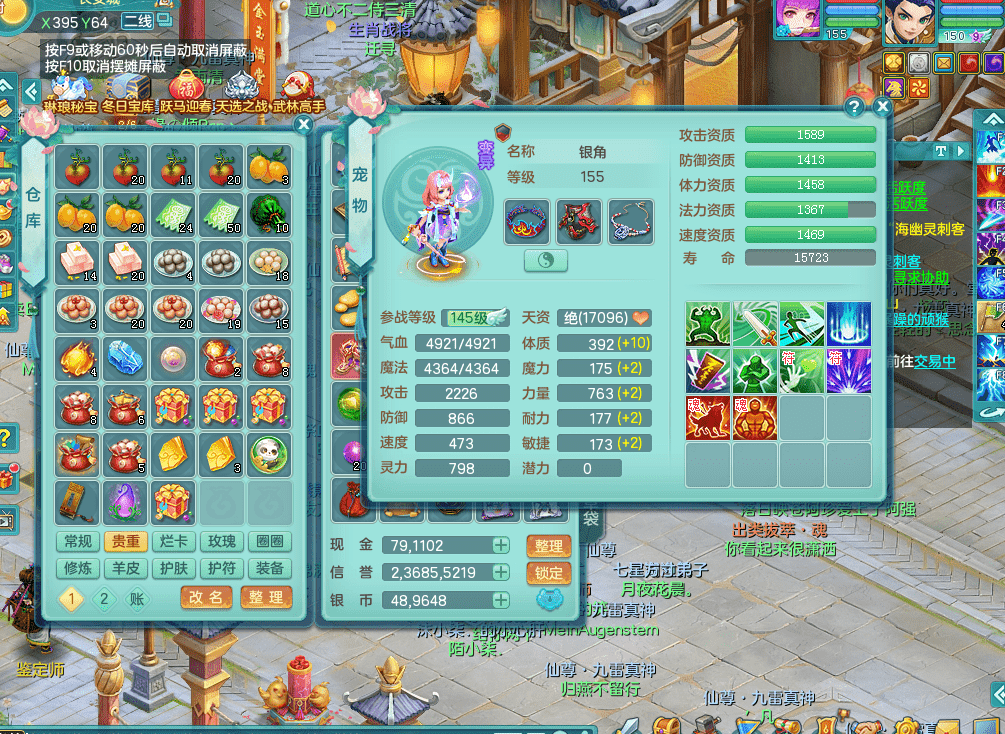This screenshot has width=1005, height=734.
Task: Open the 装备 warehouse category
Action: [x=269, y=568]
